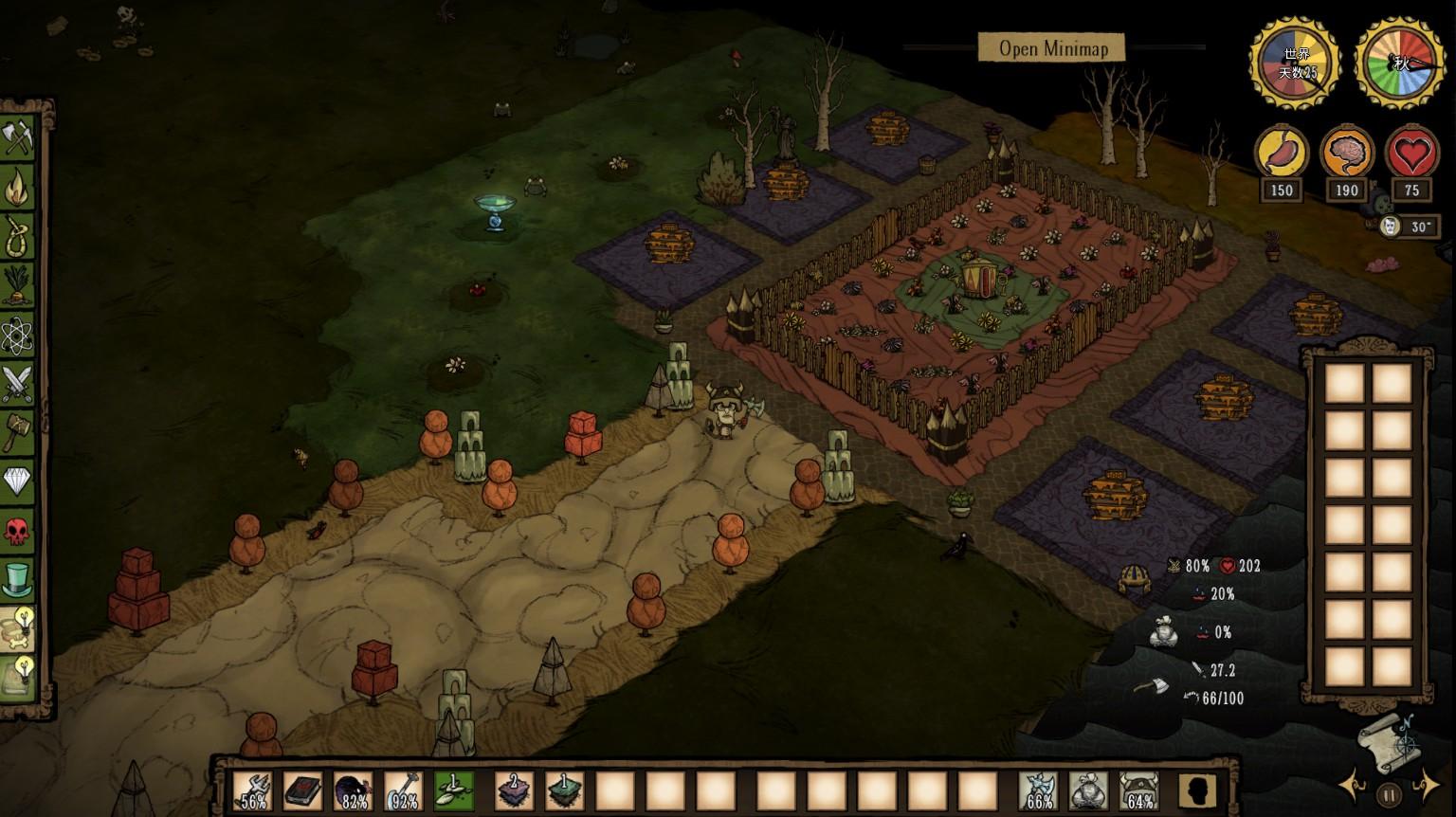Open the Fire crafting tab

click(17, 187)
